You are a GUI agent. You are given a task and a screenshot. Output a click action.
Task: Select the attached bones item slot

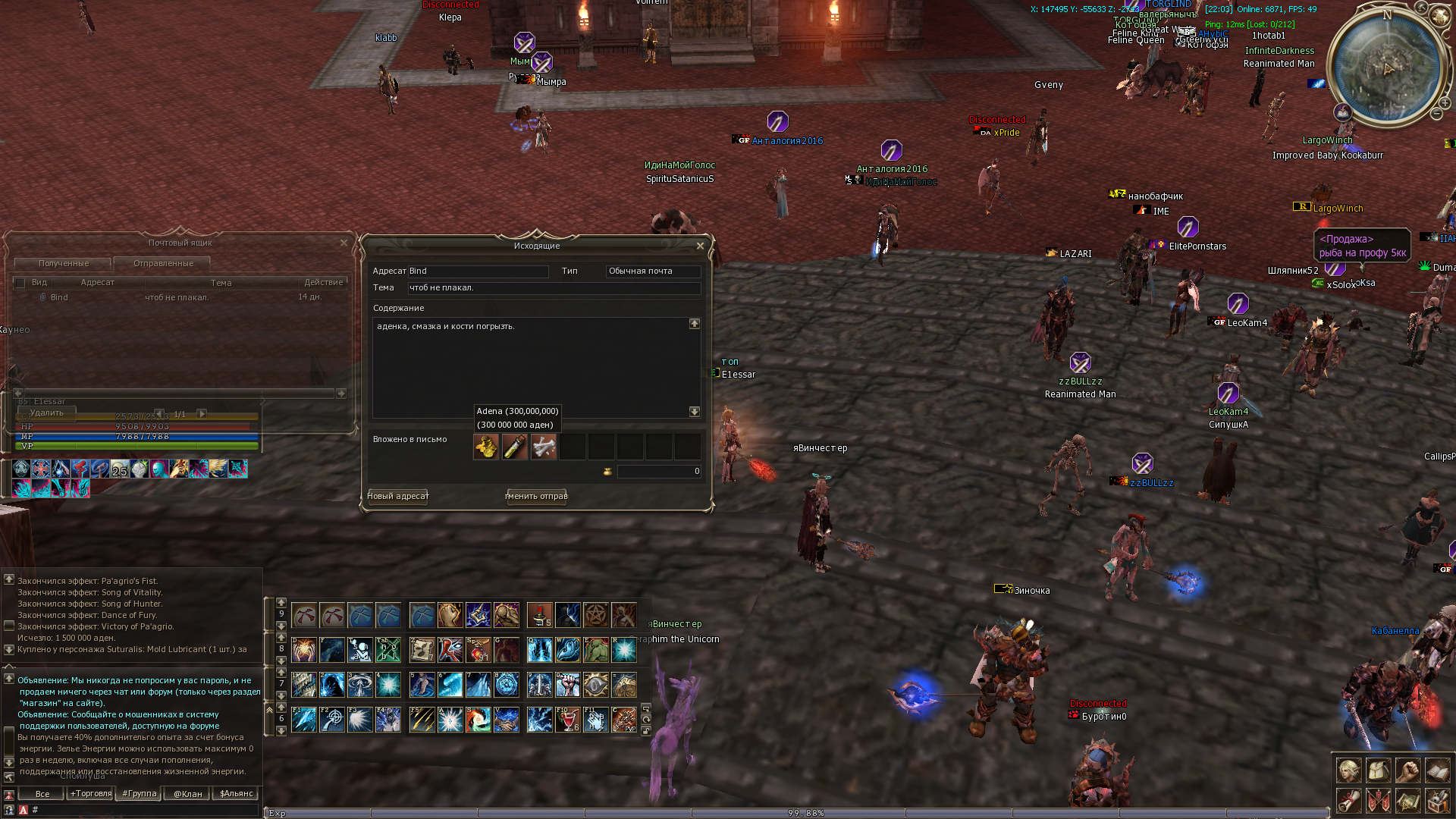[544, 447]
